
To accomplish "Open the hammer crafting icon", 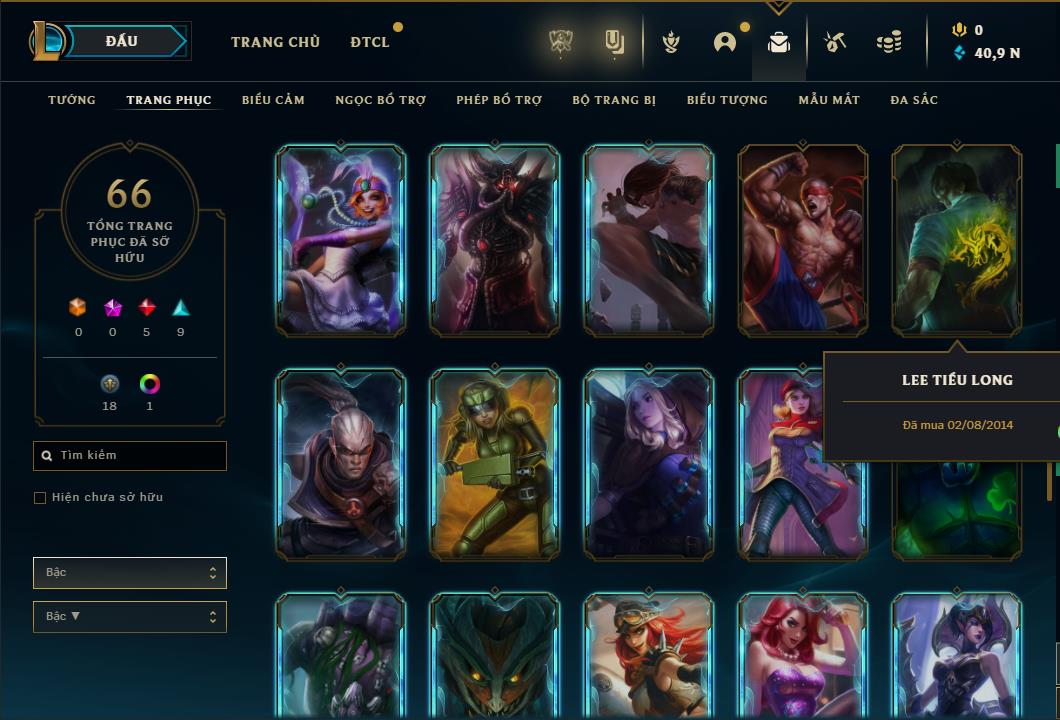I will click(835, 42).
